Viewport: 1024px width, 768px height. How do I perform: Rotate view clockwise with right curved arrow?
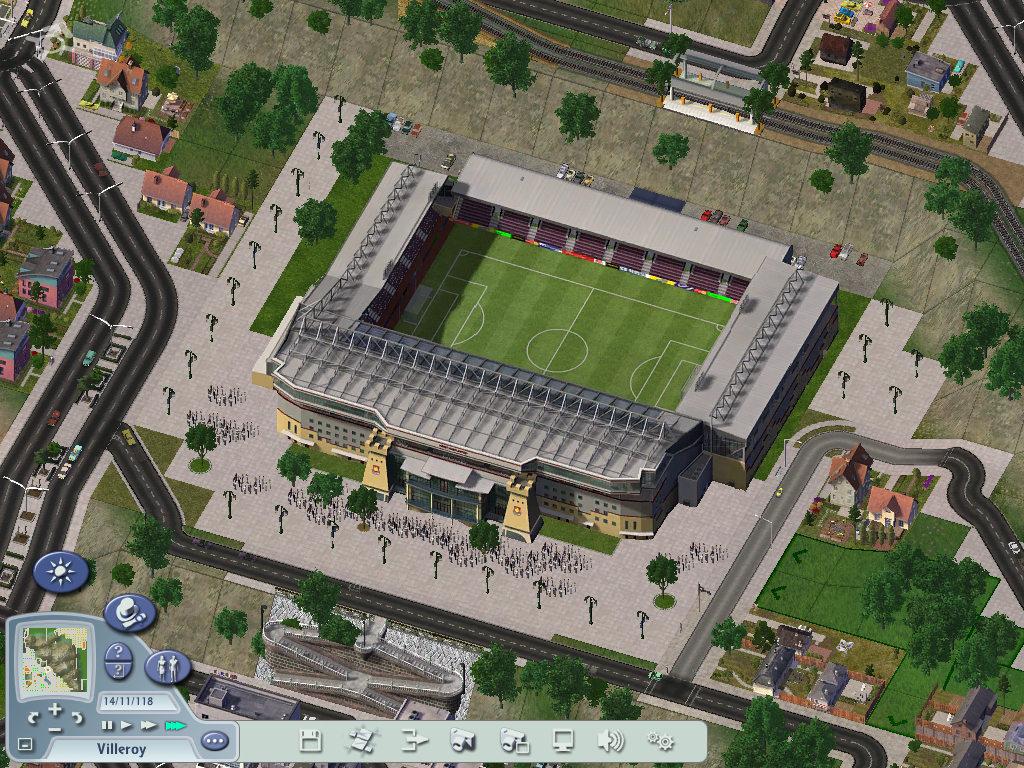pyautogui.click(x=77, y=717)
